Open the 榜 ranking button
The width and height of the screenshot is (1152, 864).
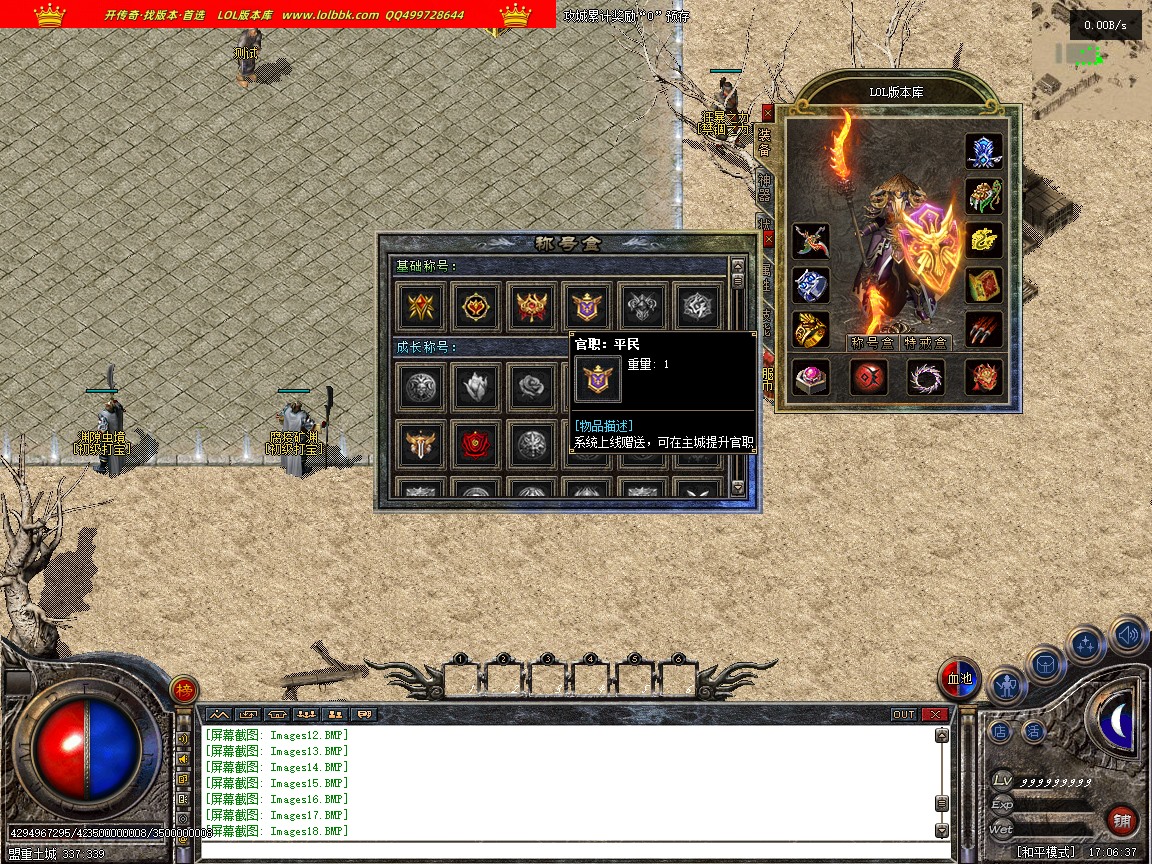coord(184,689)
